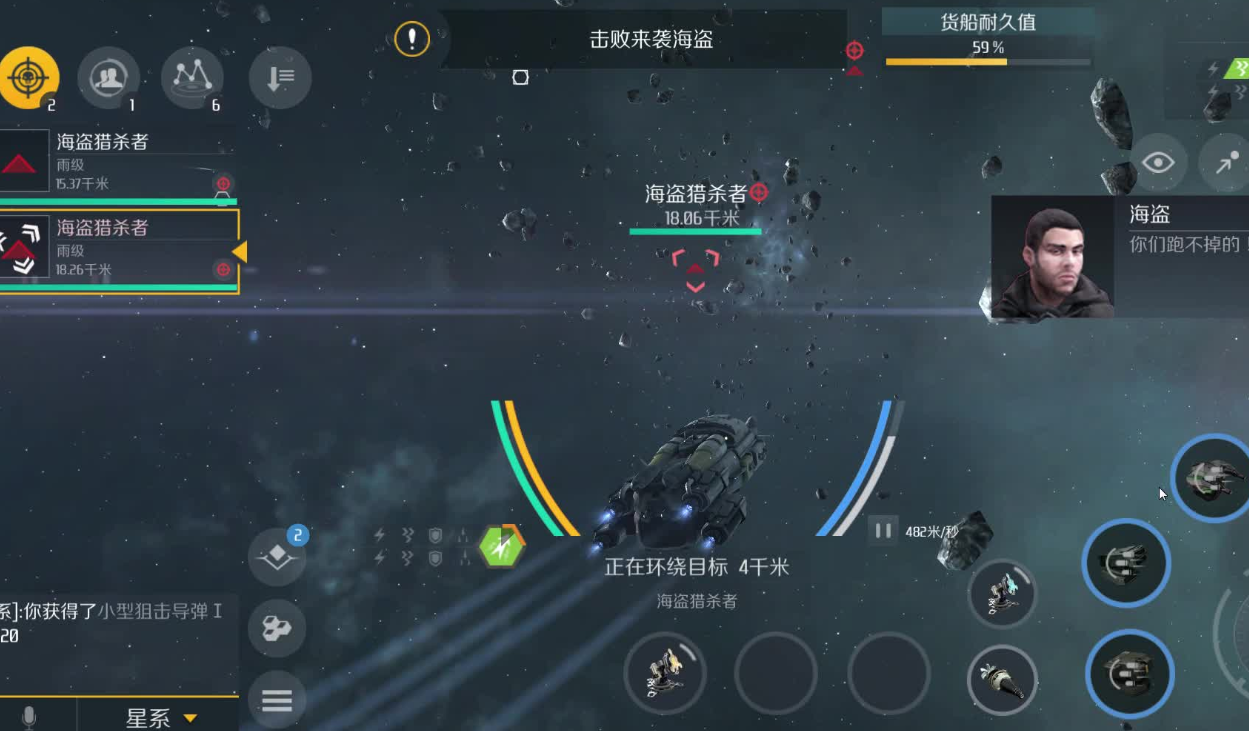Stop the ship with the pause button
1249x731 pixels.
click(883, 530)
